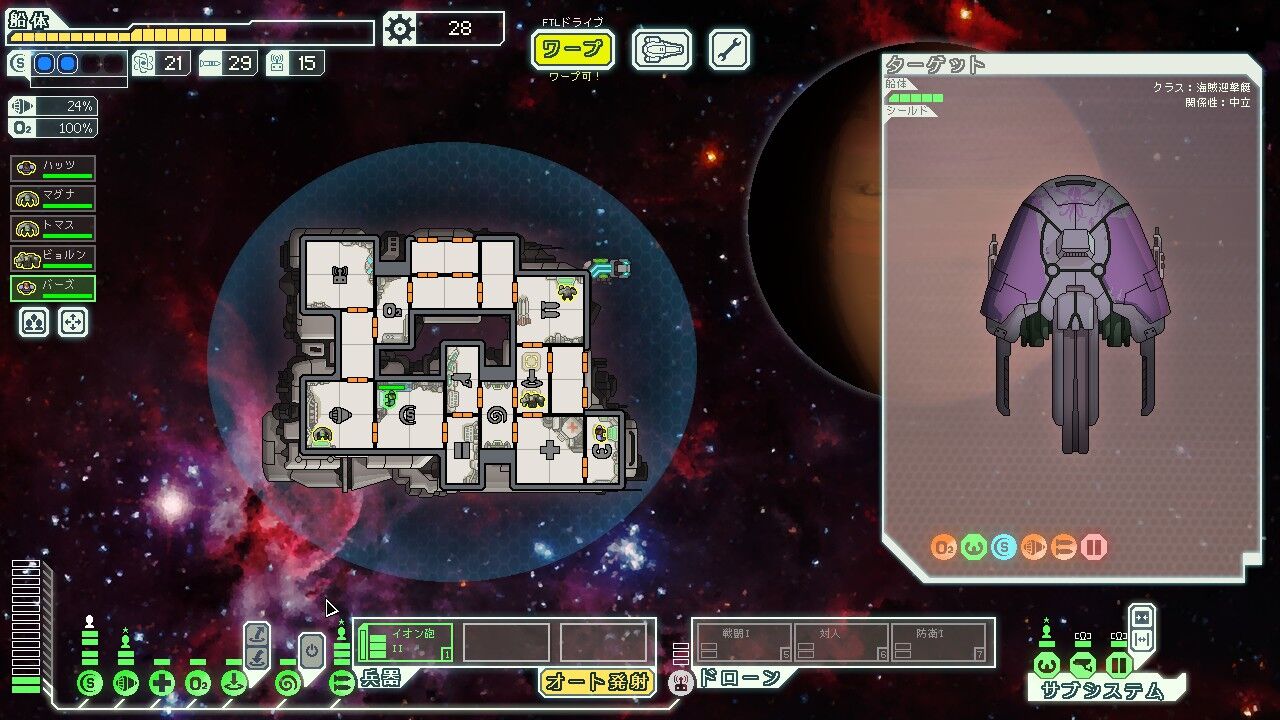Viewport: 1280px width, 720px height.
Task: Select crew member ハッツ
Action: (53, 169)
